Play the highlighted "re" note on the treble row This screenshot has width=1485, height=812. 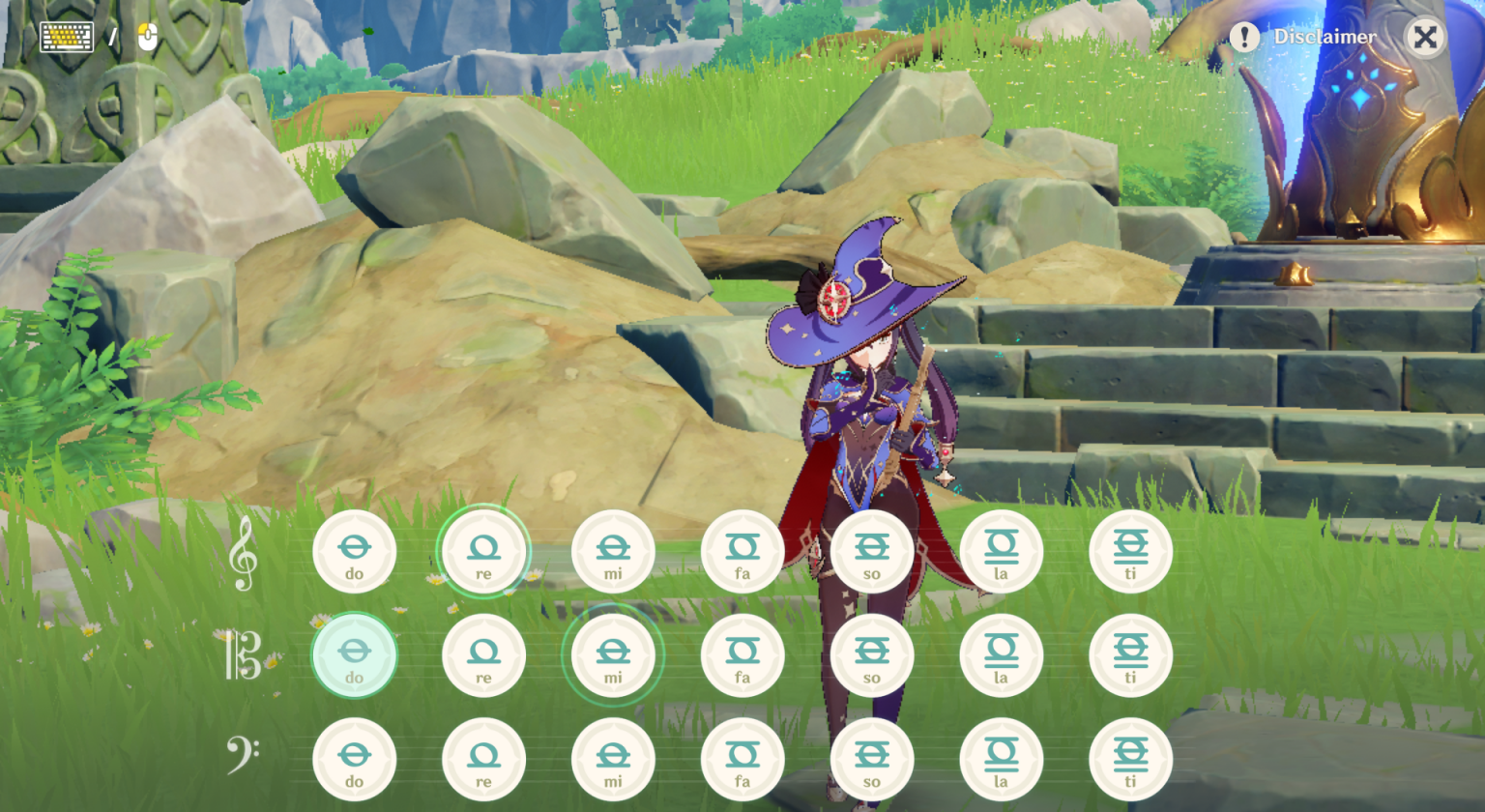[484, 551]
